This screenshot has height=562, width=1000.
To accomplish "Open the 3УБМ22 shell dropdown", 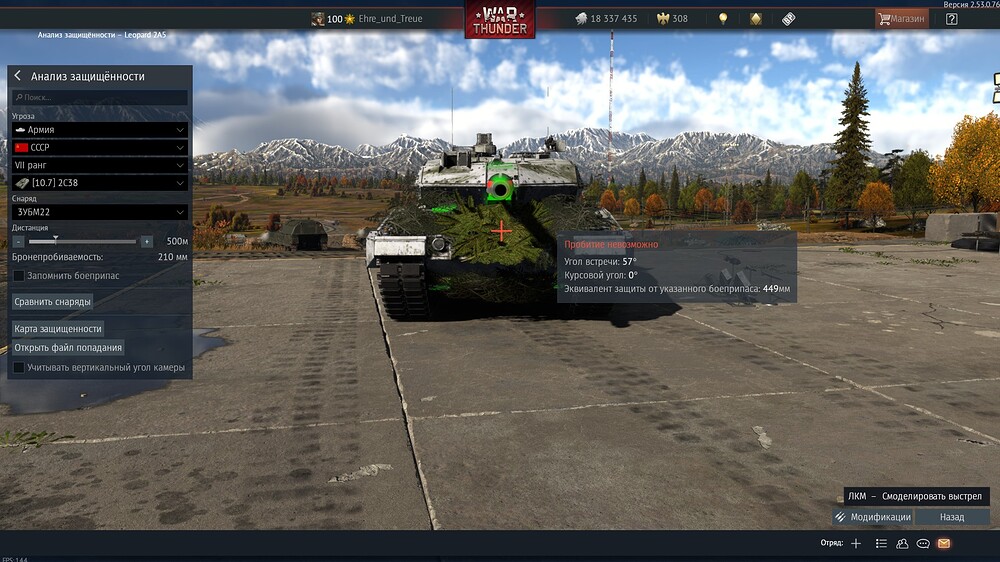I will (x=99, y=212).
